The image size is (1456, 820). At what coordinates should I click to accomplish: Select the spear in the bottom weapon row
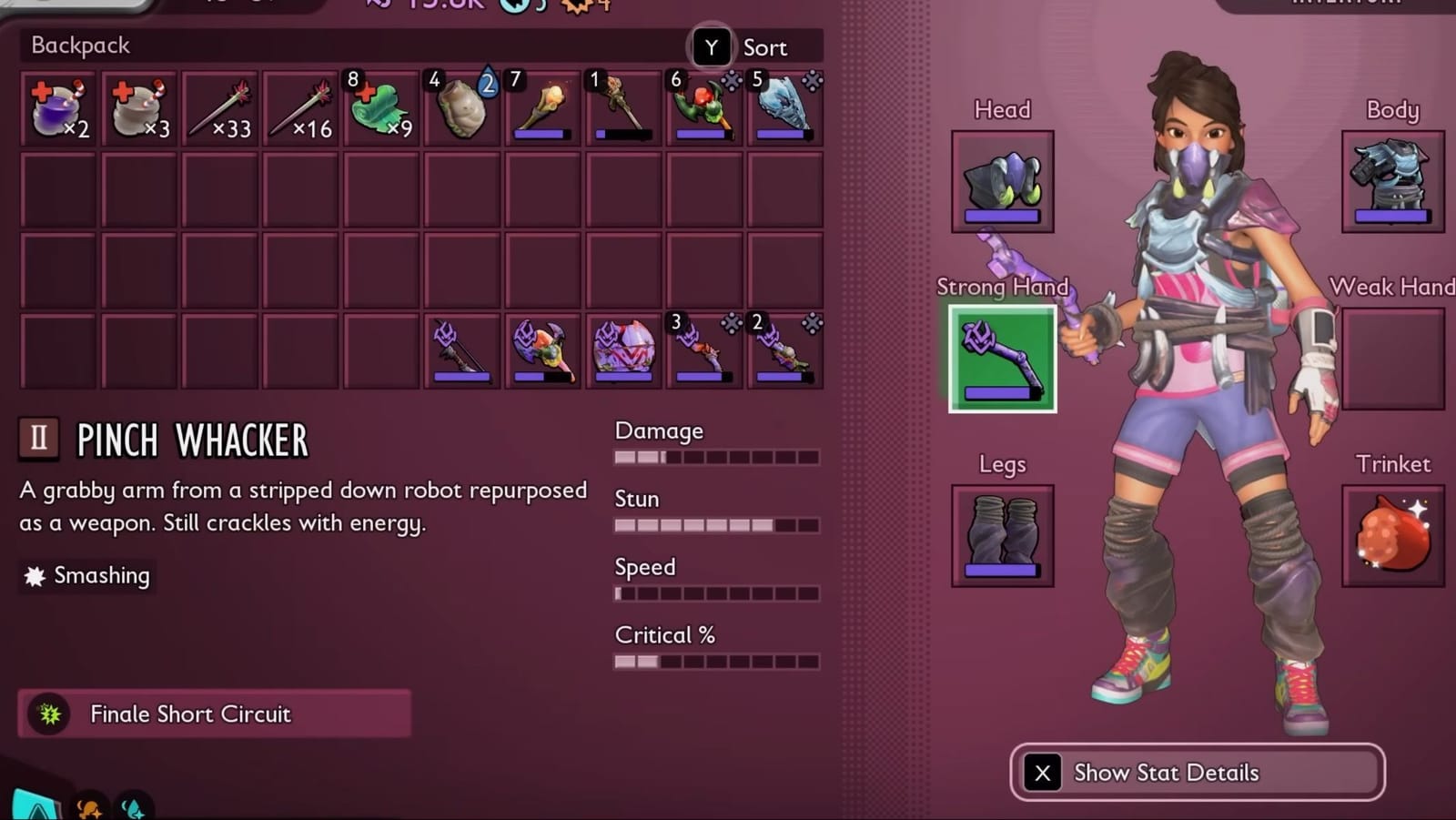pyautogui.click(x=460, y=350)
